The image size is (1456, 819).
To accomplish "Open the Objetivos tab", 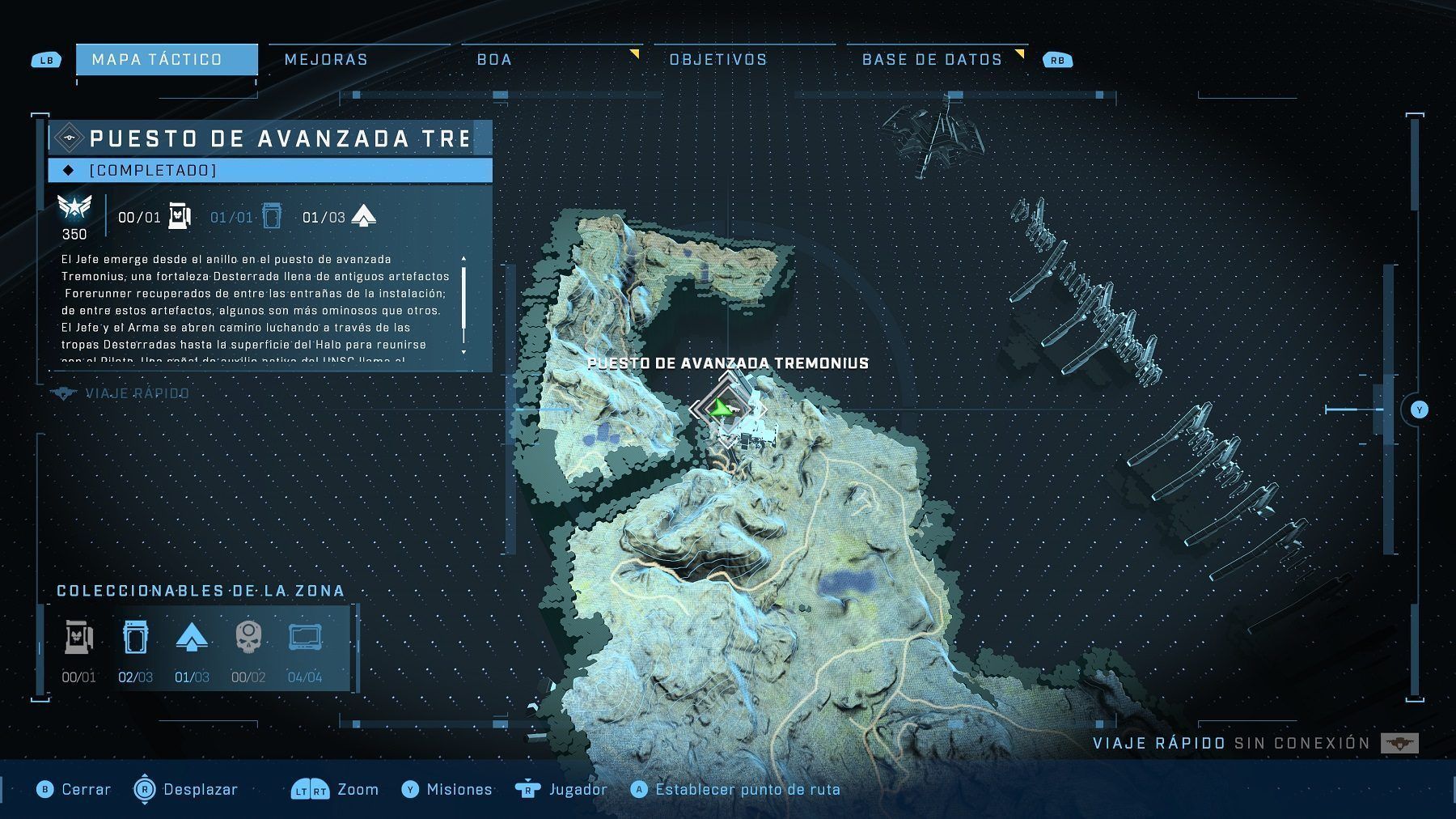I will click(717, 59).
